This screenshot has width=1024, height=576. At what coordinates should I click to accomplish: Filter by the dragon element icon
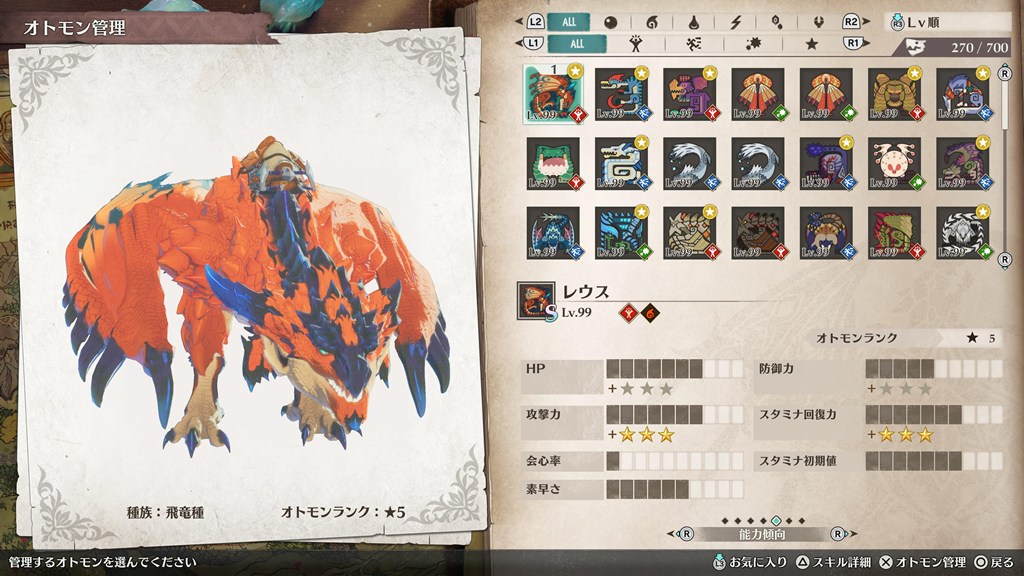click(x=818, y=21)
